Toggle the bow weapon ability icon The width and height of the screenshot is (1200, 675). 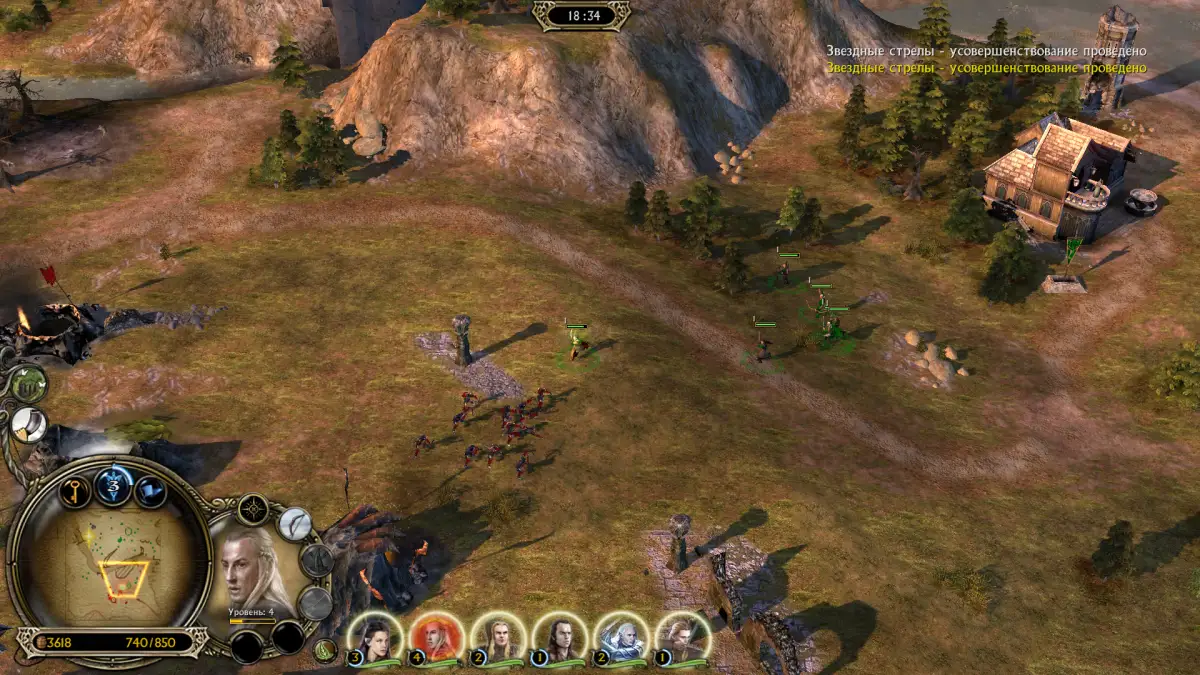[x=294, y=523]
